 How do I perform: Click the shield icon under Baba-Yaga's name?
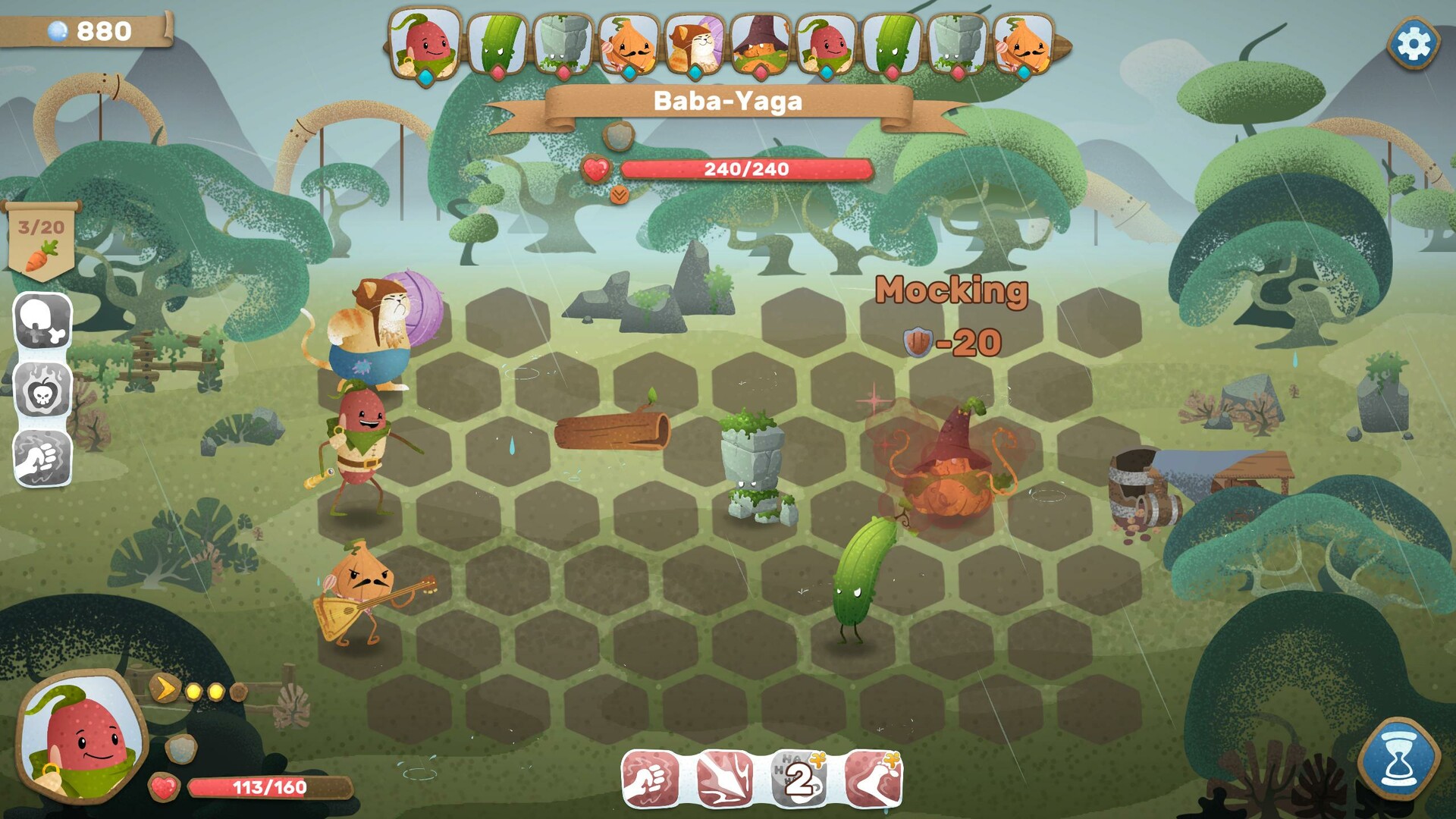(x=619, y=136)
